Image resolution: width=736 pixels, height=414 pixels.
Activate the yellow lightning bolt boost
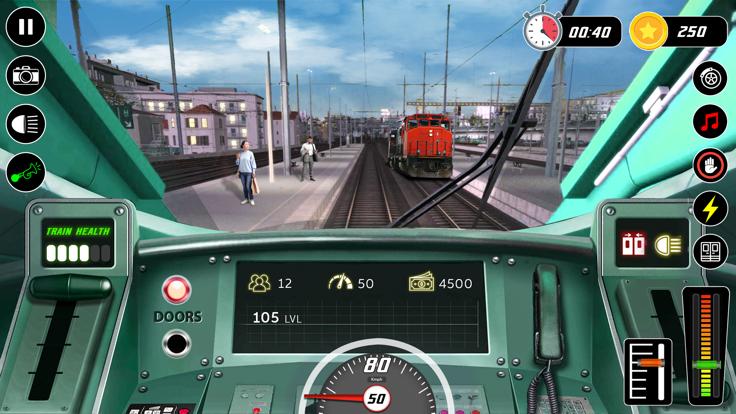tap(710, 208)
